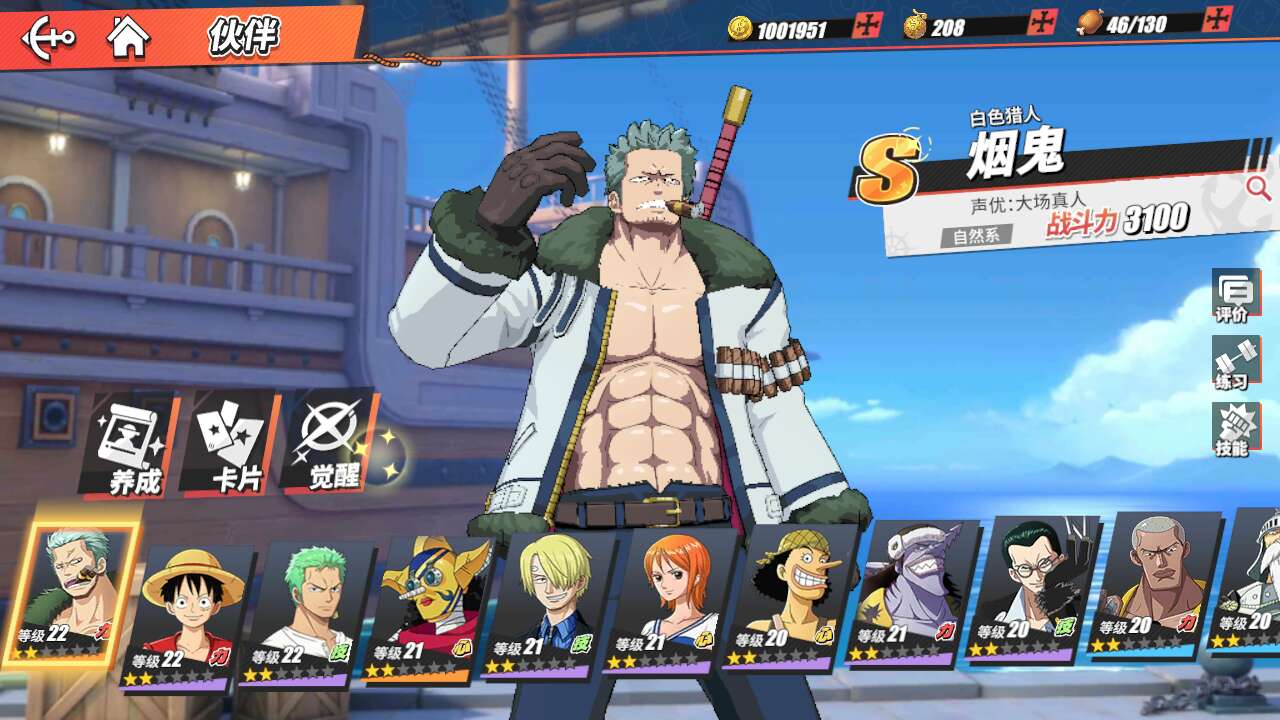Select the glasses-wearing Kuro portrait

click(x=1031, y=588)
